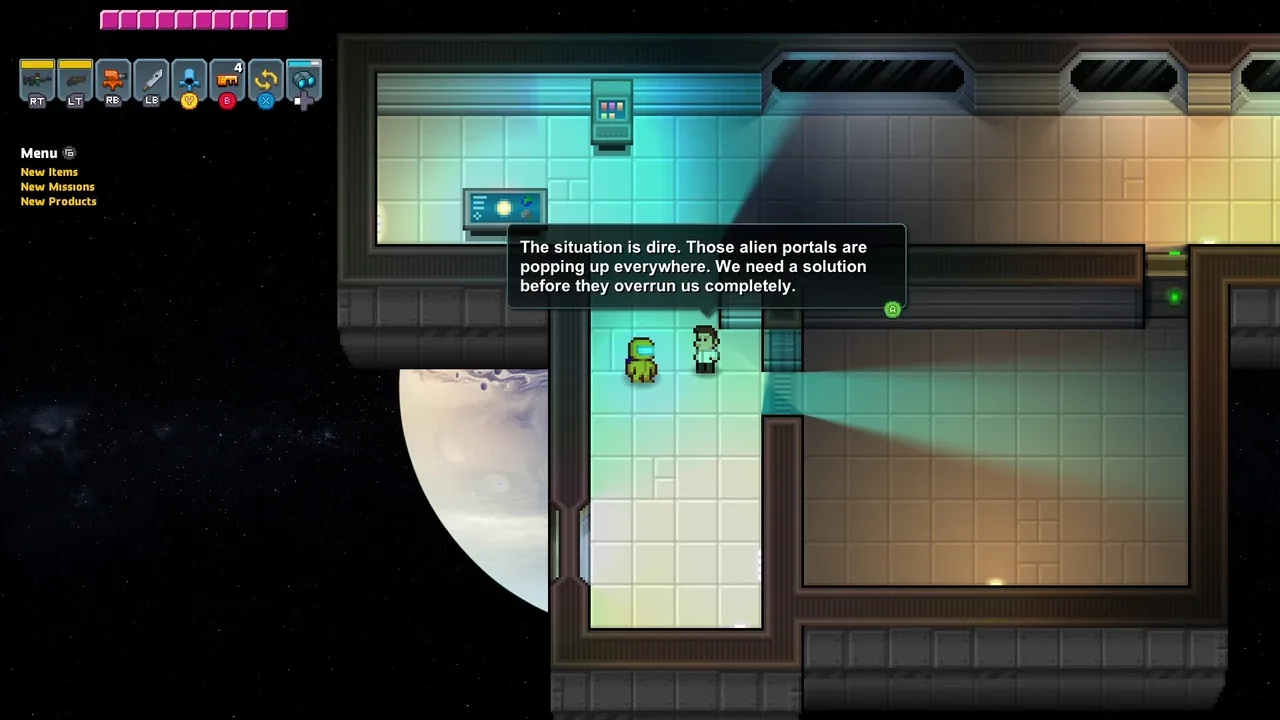Select the shotgun weapon slot
Image resolution: width=1280 pixels, height=720 pixels.
[x=75, y=80]
